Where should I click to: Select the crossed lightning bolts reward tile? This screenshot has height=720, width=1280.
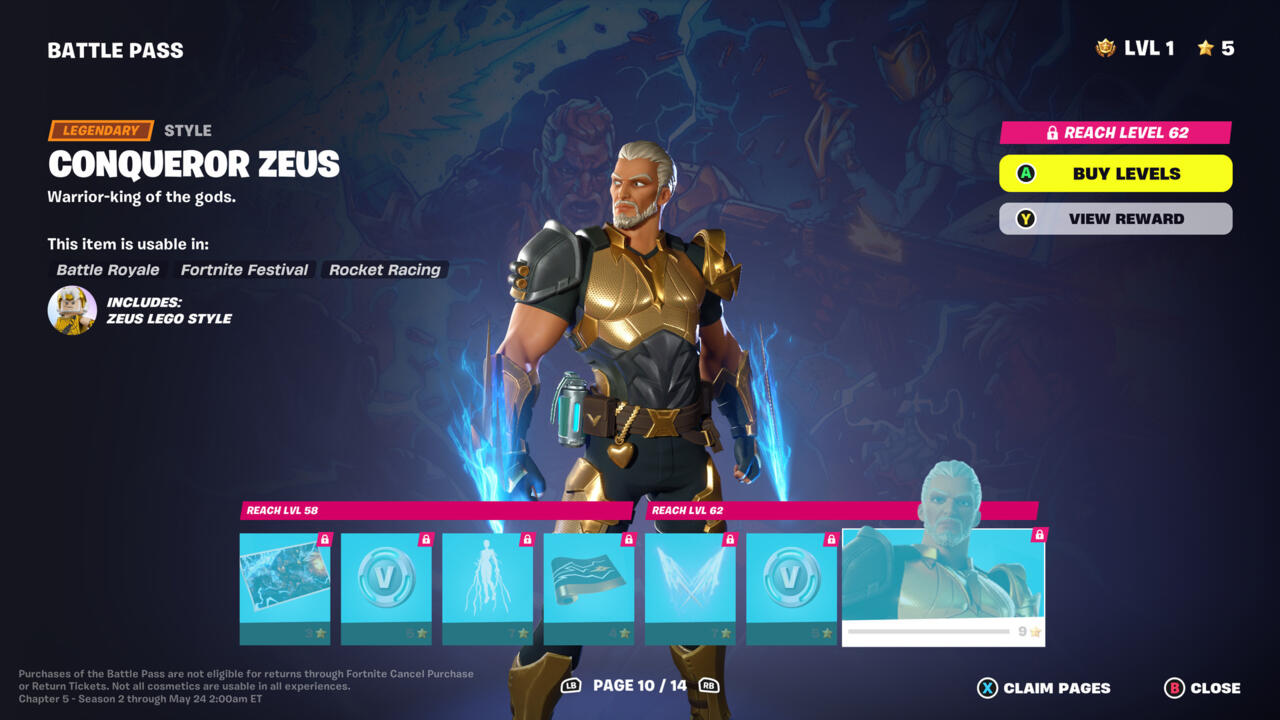pyautogui.click(x=690, y=588)
